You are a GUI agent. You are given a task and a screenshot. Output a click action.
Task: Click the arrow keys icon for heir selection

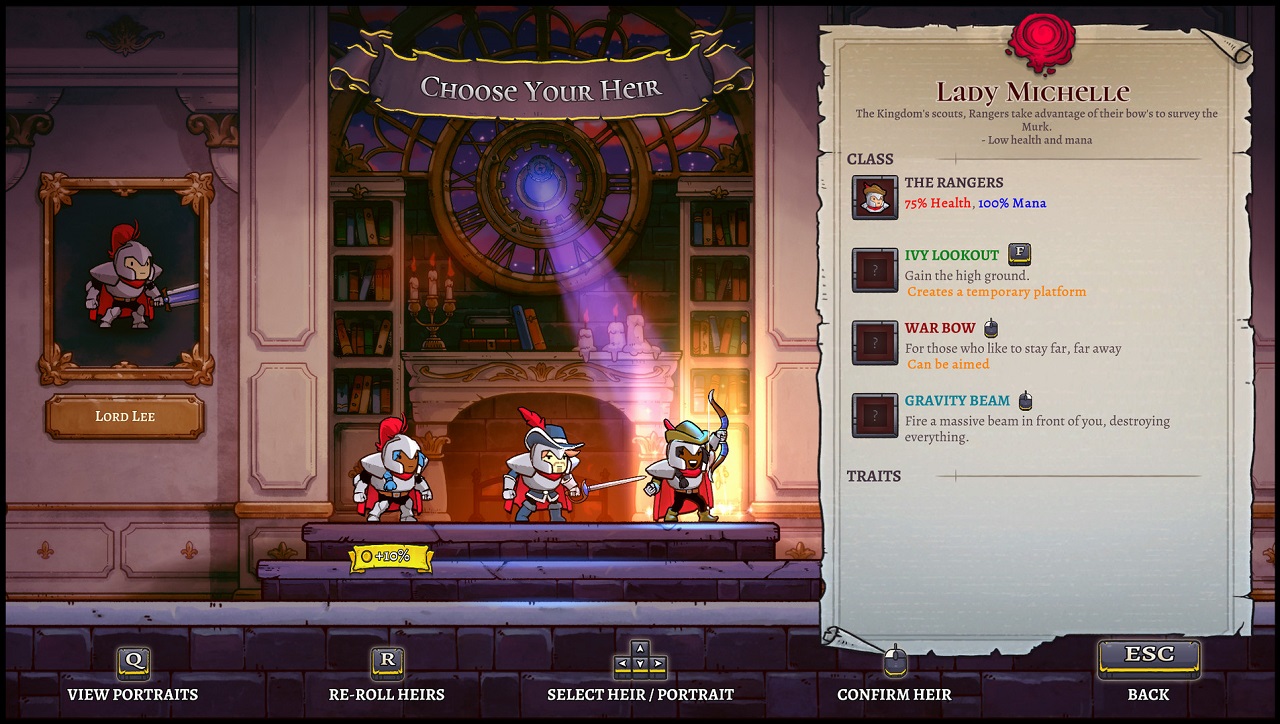click(640, 662)
